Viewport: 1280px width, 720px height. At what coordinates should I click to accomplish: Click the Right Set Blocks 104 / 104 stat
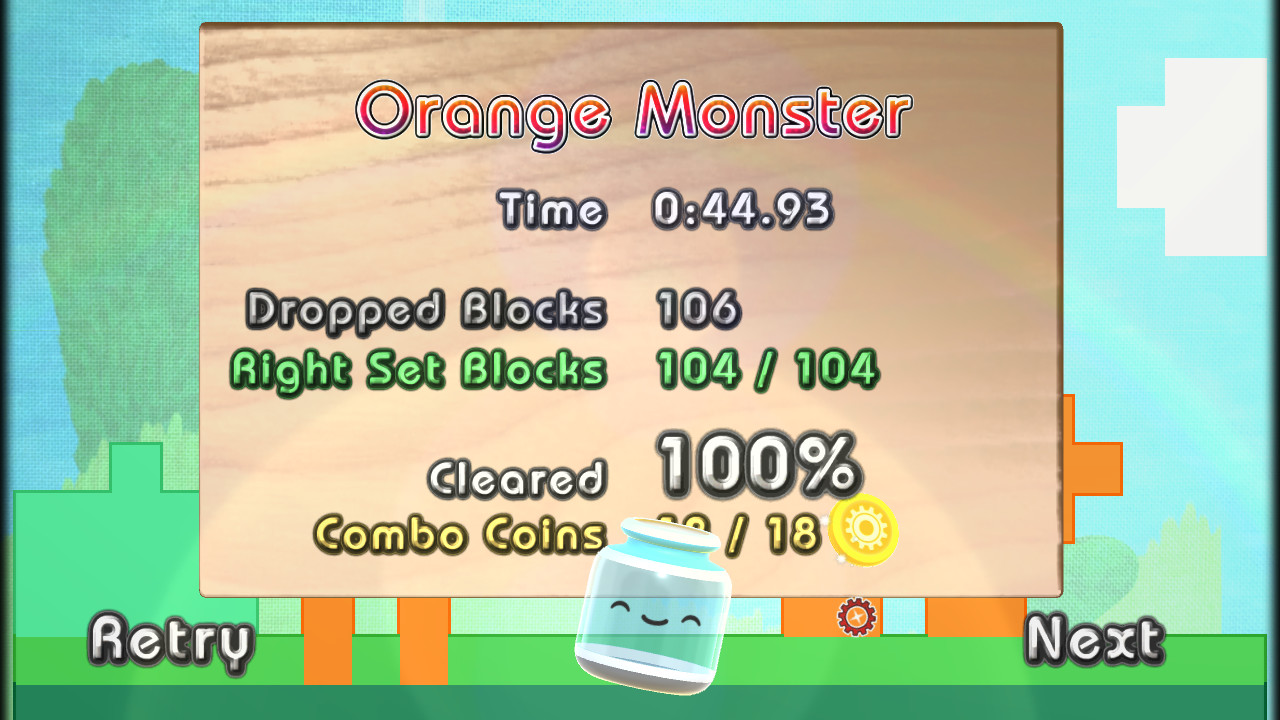(x=765, y=368)
